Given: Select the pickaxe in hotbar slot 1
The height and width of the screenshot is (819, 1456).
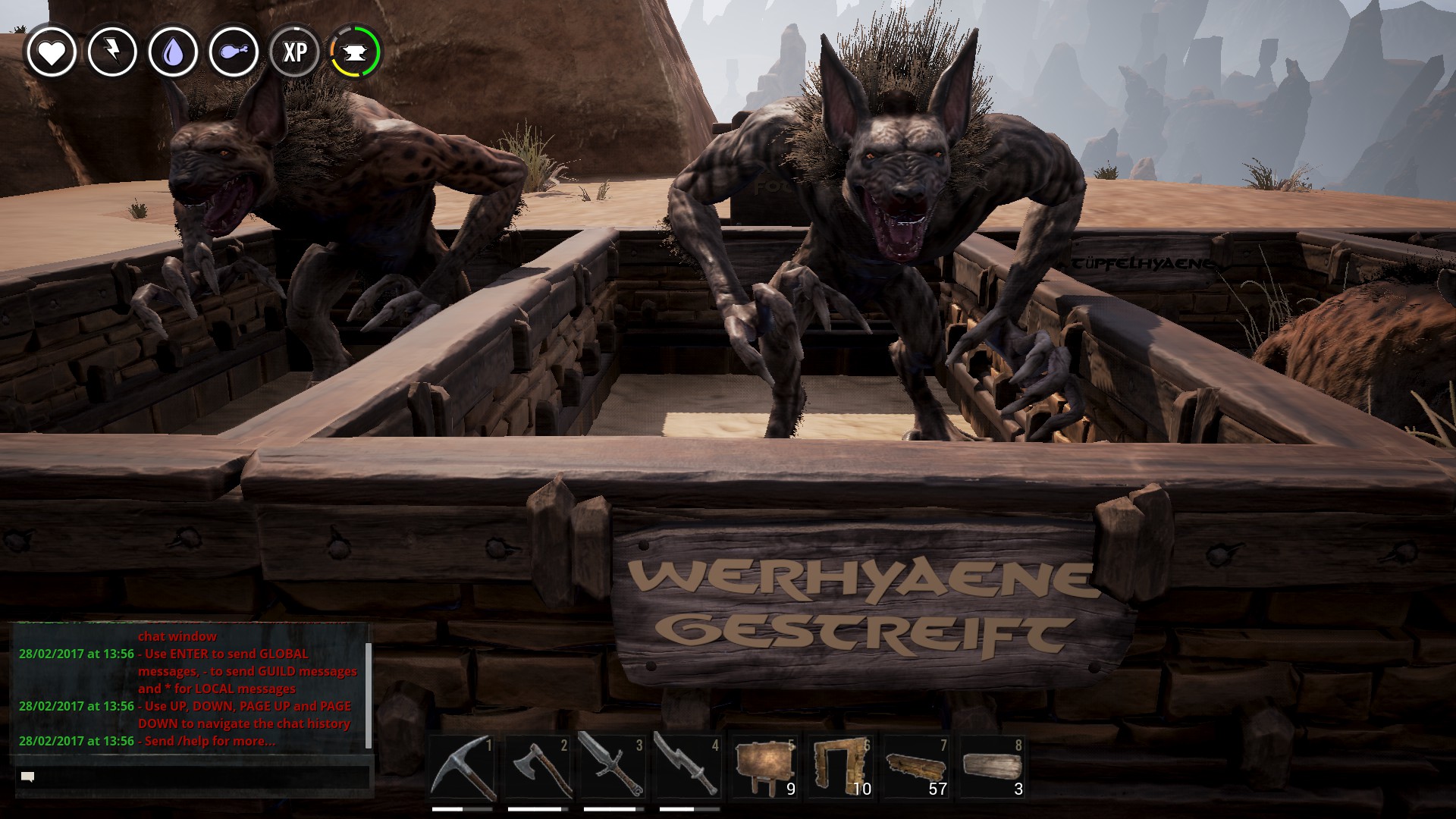Looking at the screenshot, I should (463, 767).
